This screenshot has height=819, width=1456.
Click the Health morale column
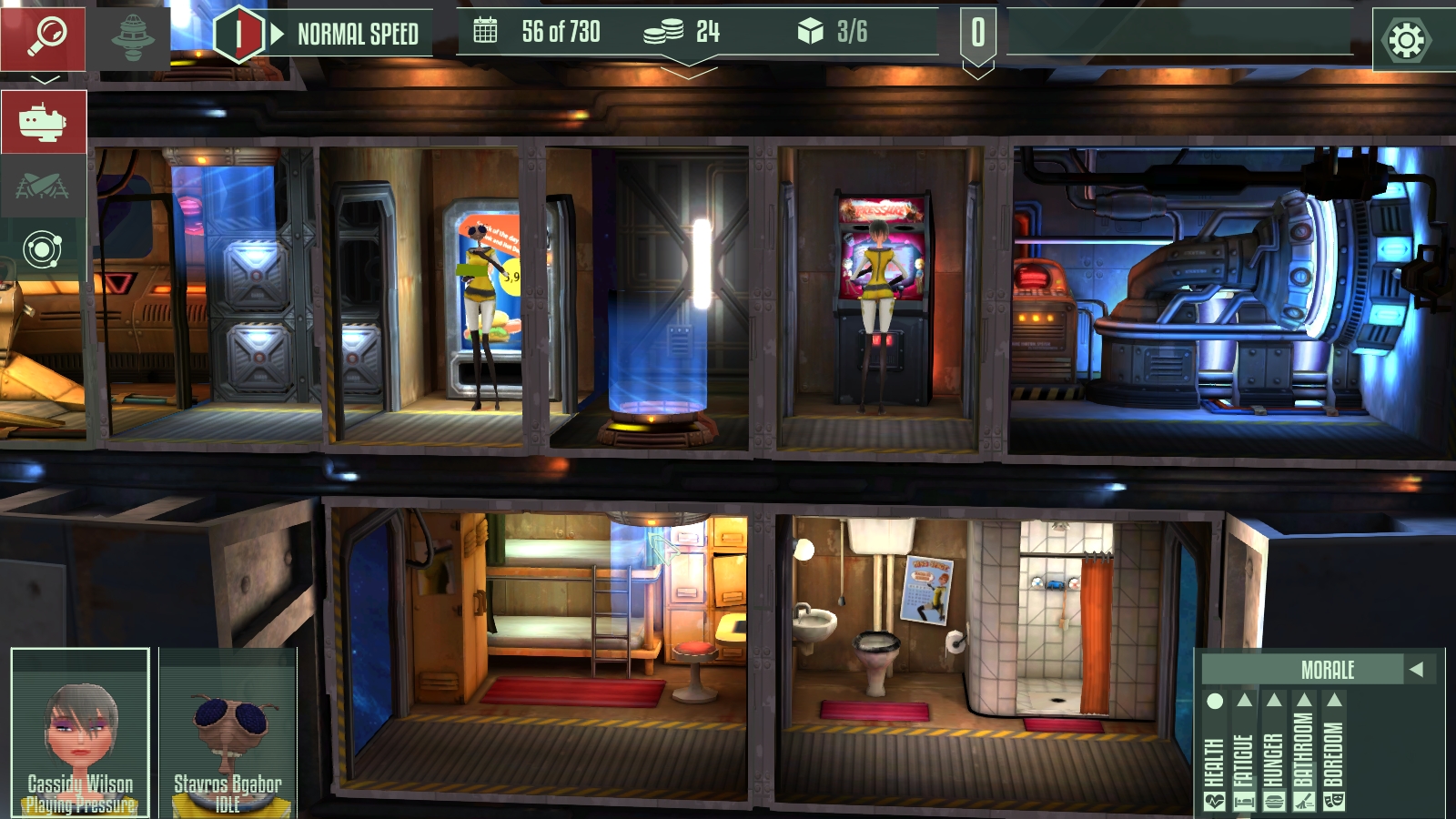1215,751
